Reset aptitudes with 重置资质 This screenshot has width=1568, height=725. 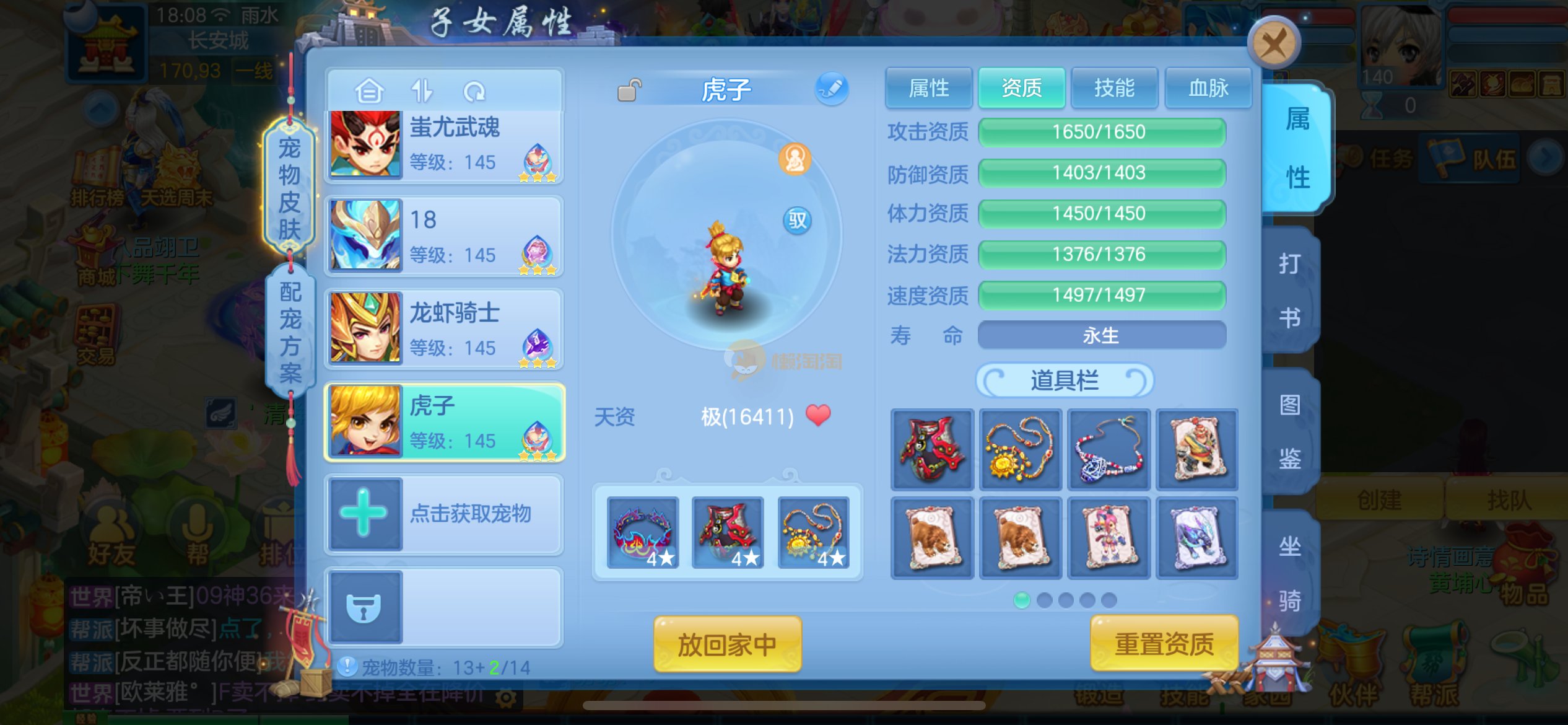click(1164, 644)
